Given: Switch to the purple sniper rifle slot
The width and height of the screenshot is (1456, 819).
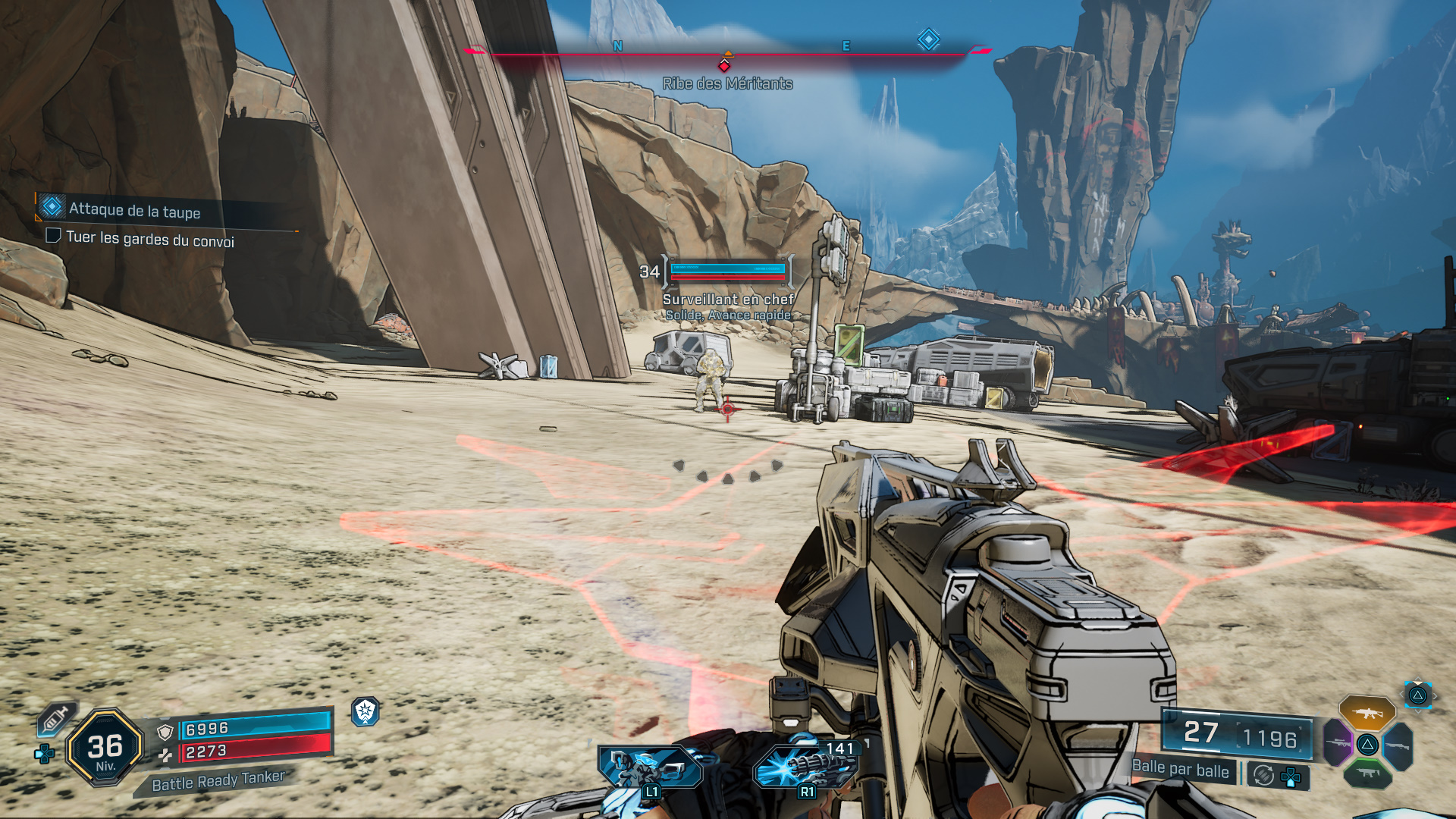Looking at the screenshot, I should click(1338, 742).
